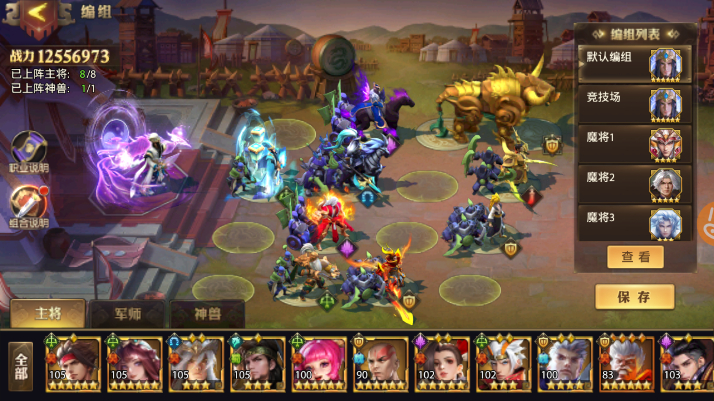Screen dimensions: 714x401
Task: Select the level 90 hero card
Action: [x=380, y=364]
